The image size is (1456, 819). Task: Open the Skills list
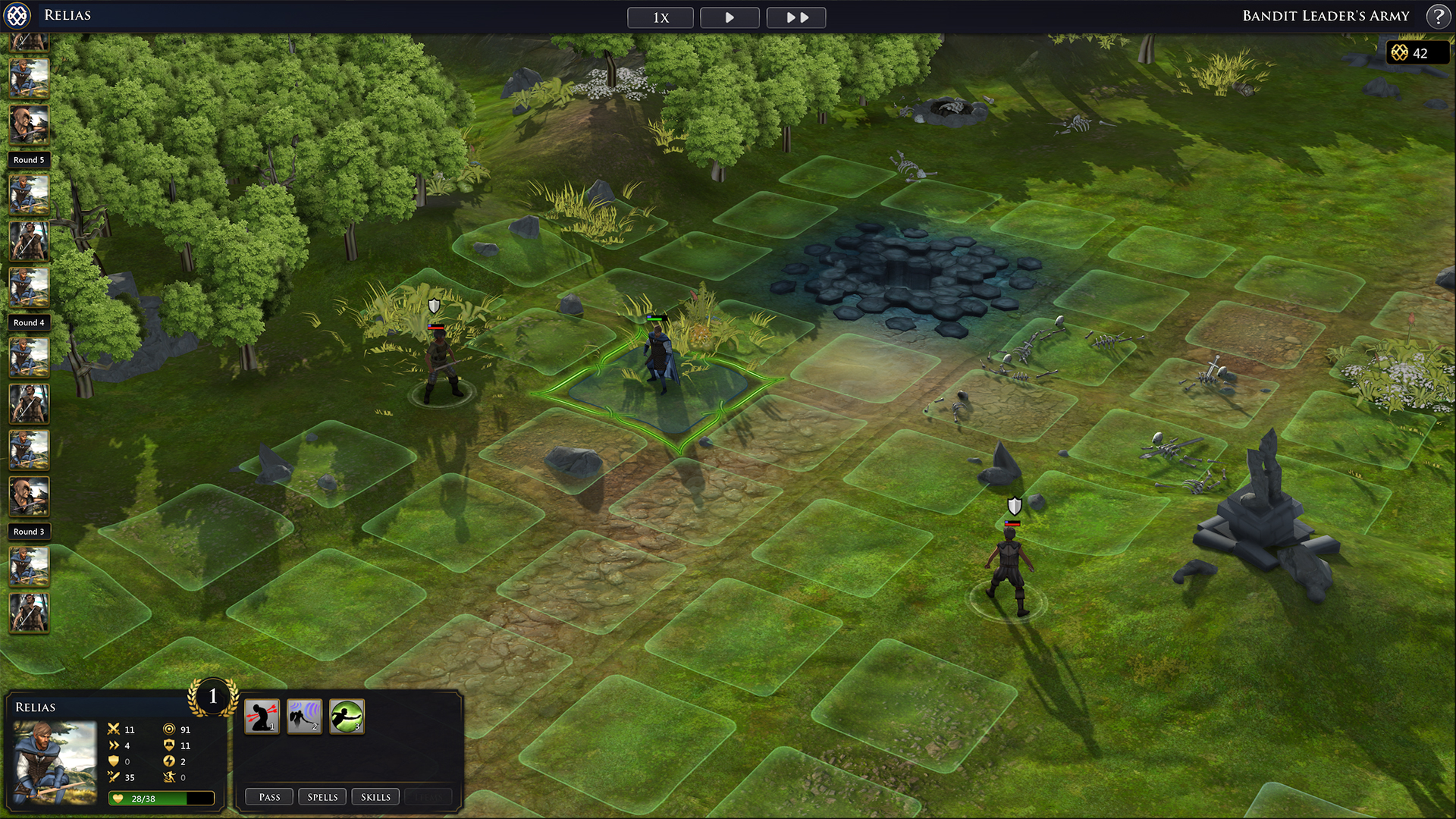[375, 797]
